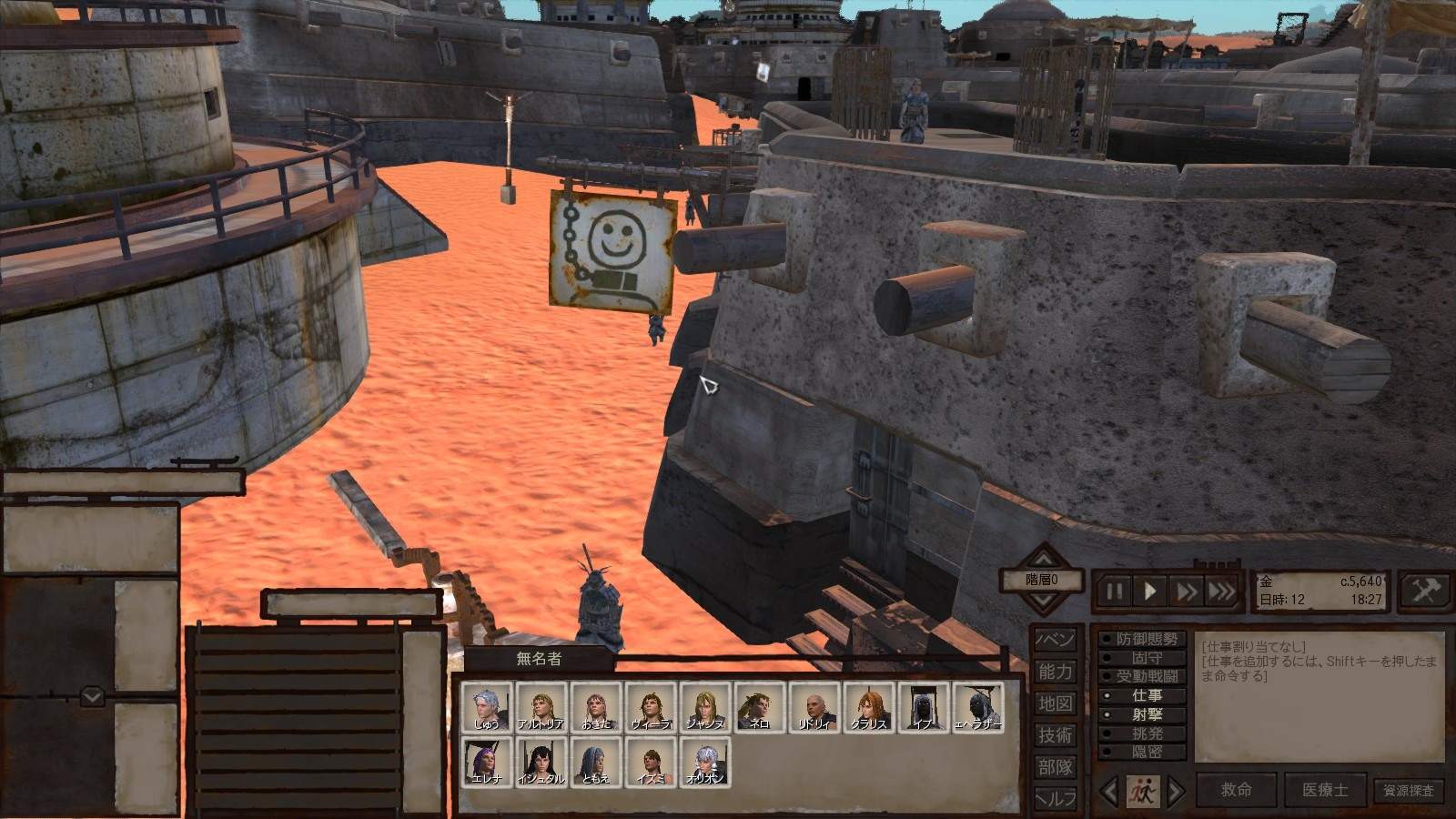Select the しゅう character portrait

(x=487, y=707)
